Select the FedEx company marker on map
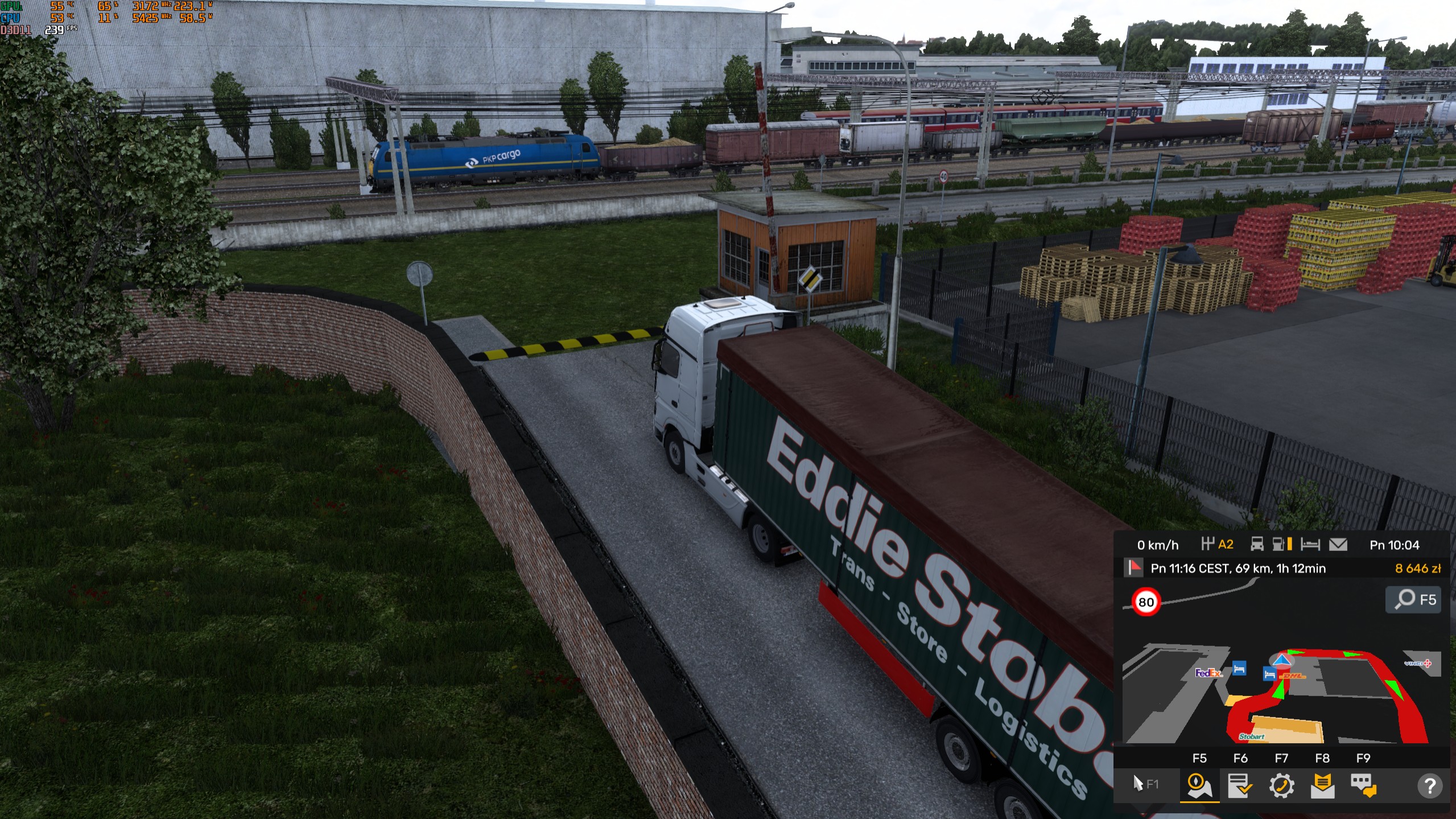Viewport: 1456px width, 819px height. click(1208, 673)
